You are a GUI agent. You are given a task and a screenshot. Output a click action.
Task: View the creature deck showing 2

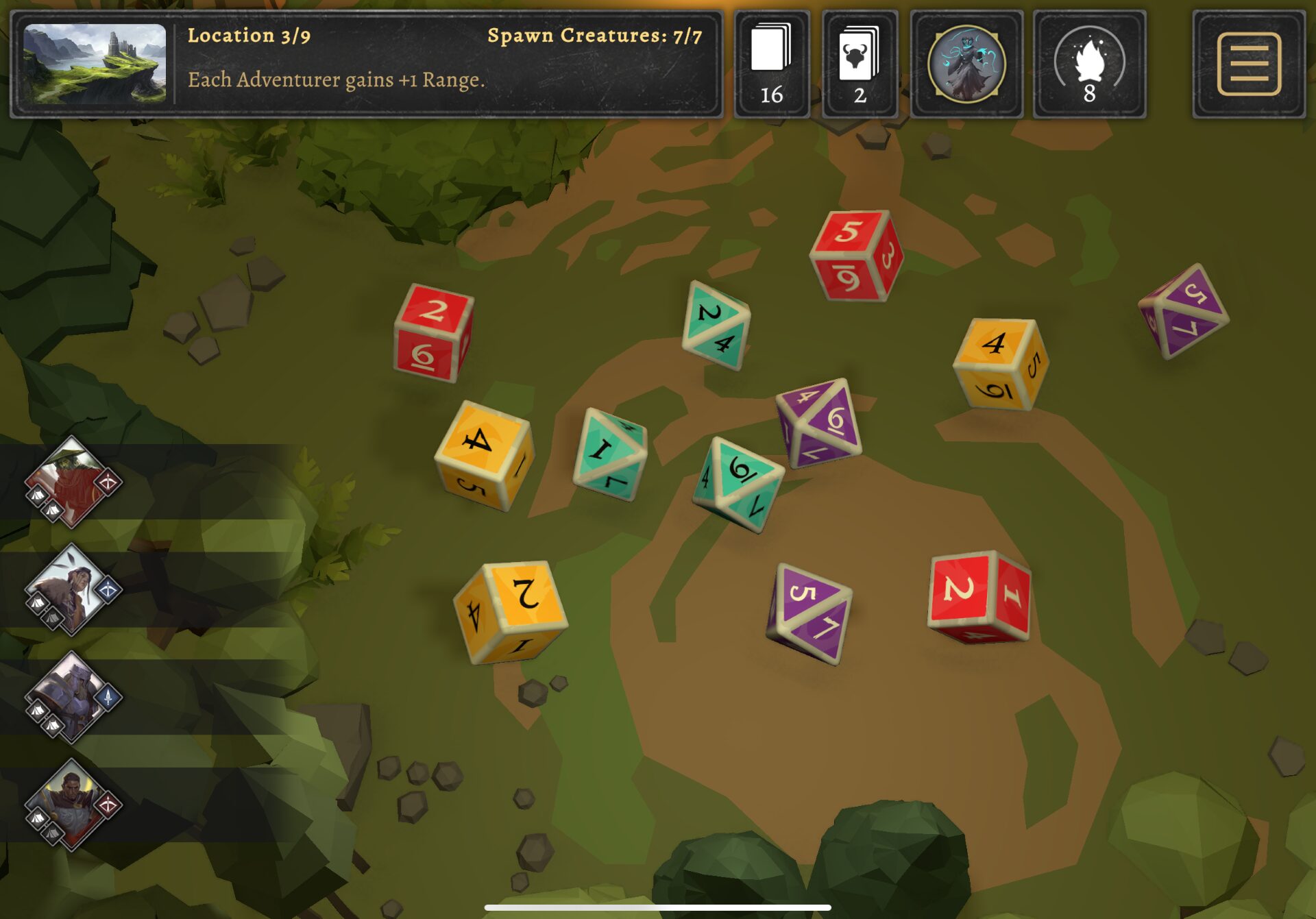click(860, 64)
